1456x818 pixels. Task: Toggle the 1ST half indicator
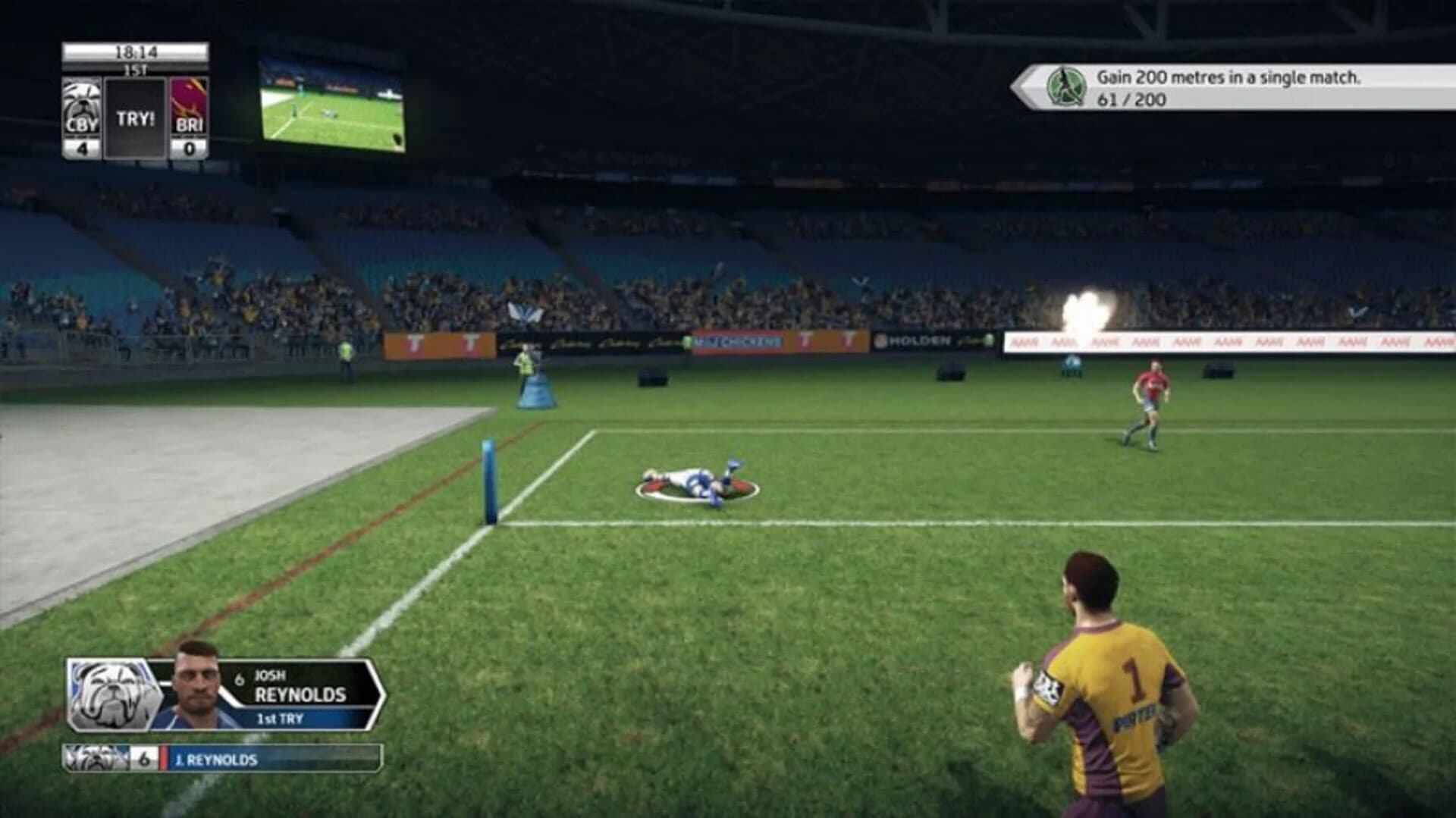pos(138,69)
